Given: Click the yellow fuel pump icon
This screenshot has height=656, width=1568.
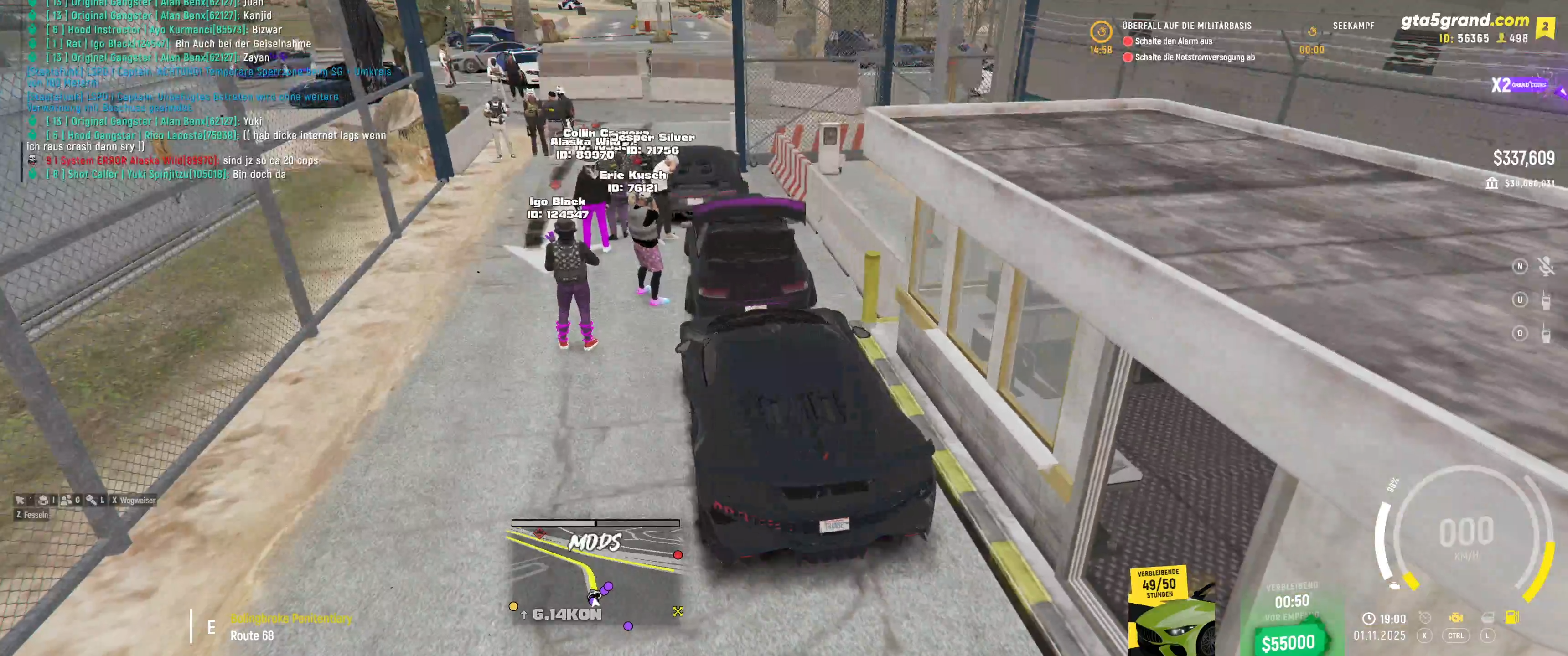Looking at the screenshot, I should pyautogui.click(x=1511, y=618).
